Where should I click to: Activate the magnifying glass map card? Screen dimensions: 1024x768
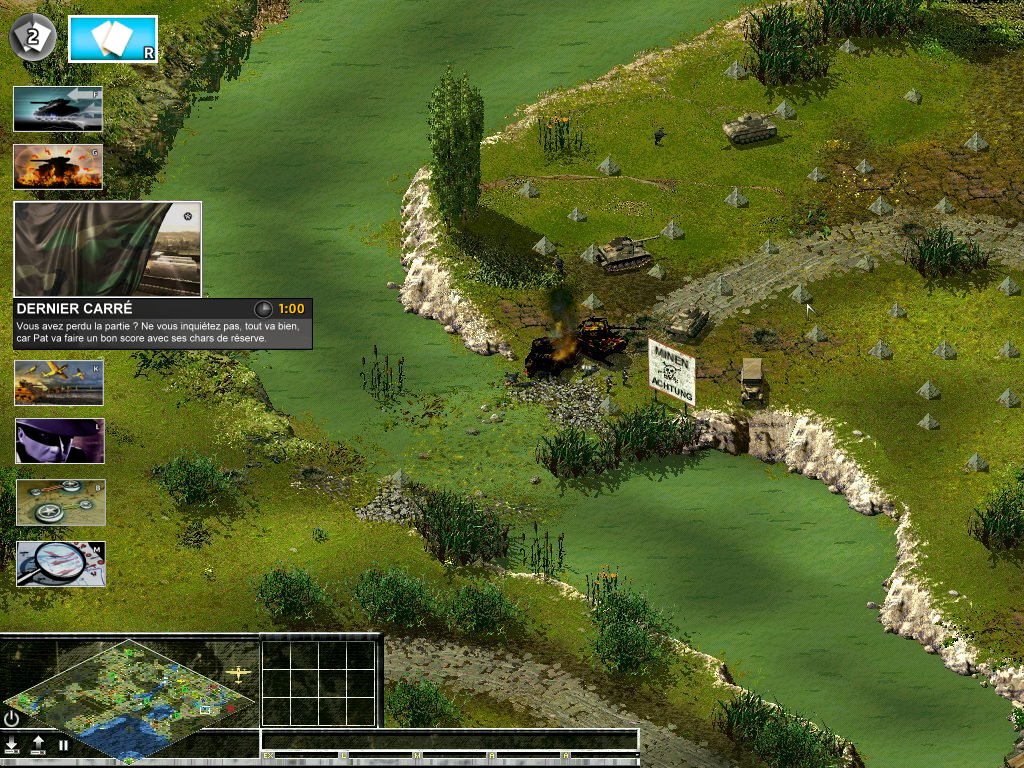click(60, 564)
